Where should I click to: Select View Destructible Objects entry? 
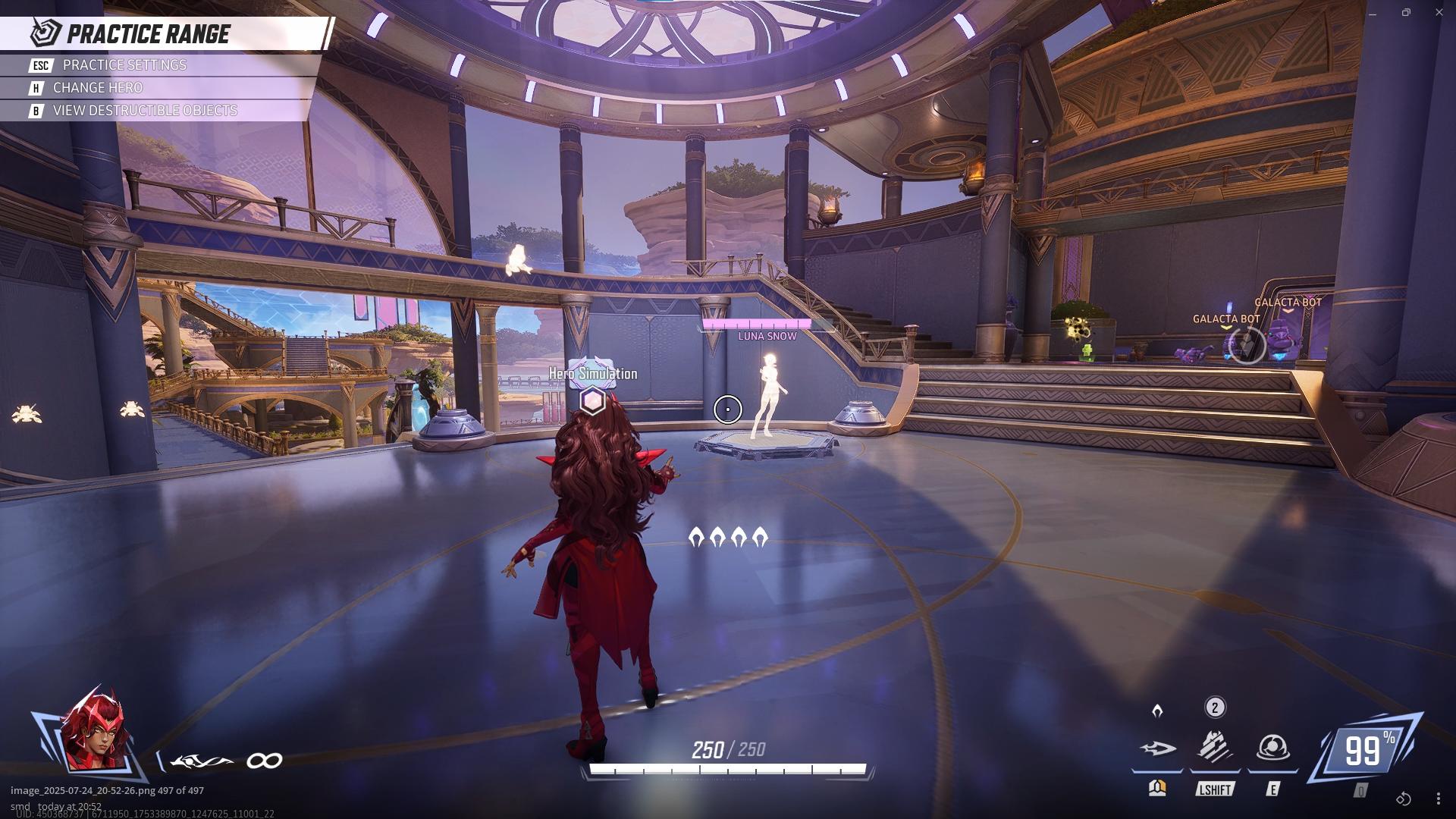pos(144,111)
